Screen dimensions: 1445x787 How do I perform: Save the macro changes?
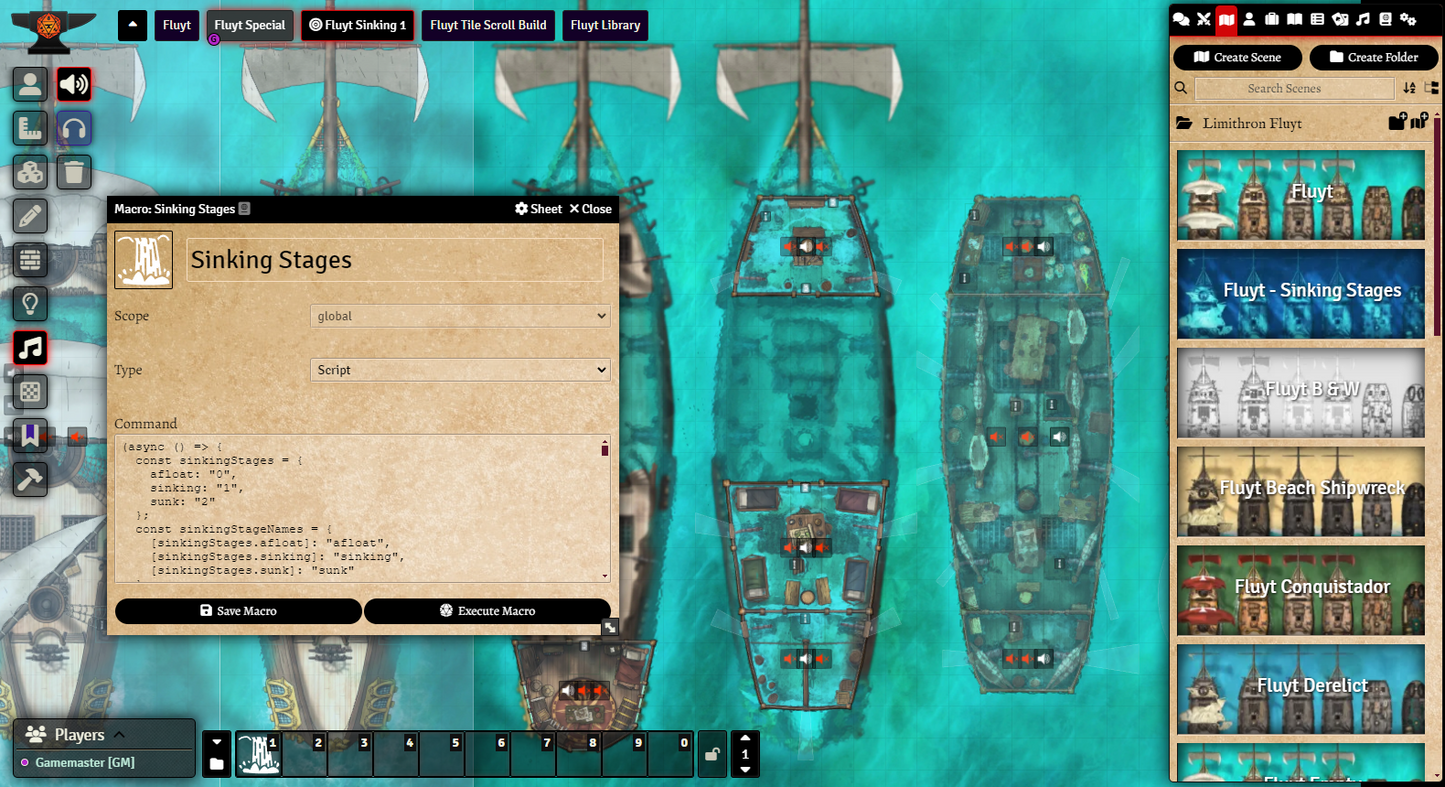tap(238, 611)
